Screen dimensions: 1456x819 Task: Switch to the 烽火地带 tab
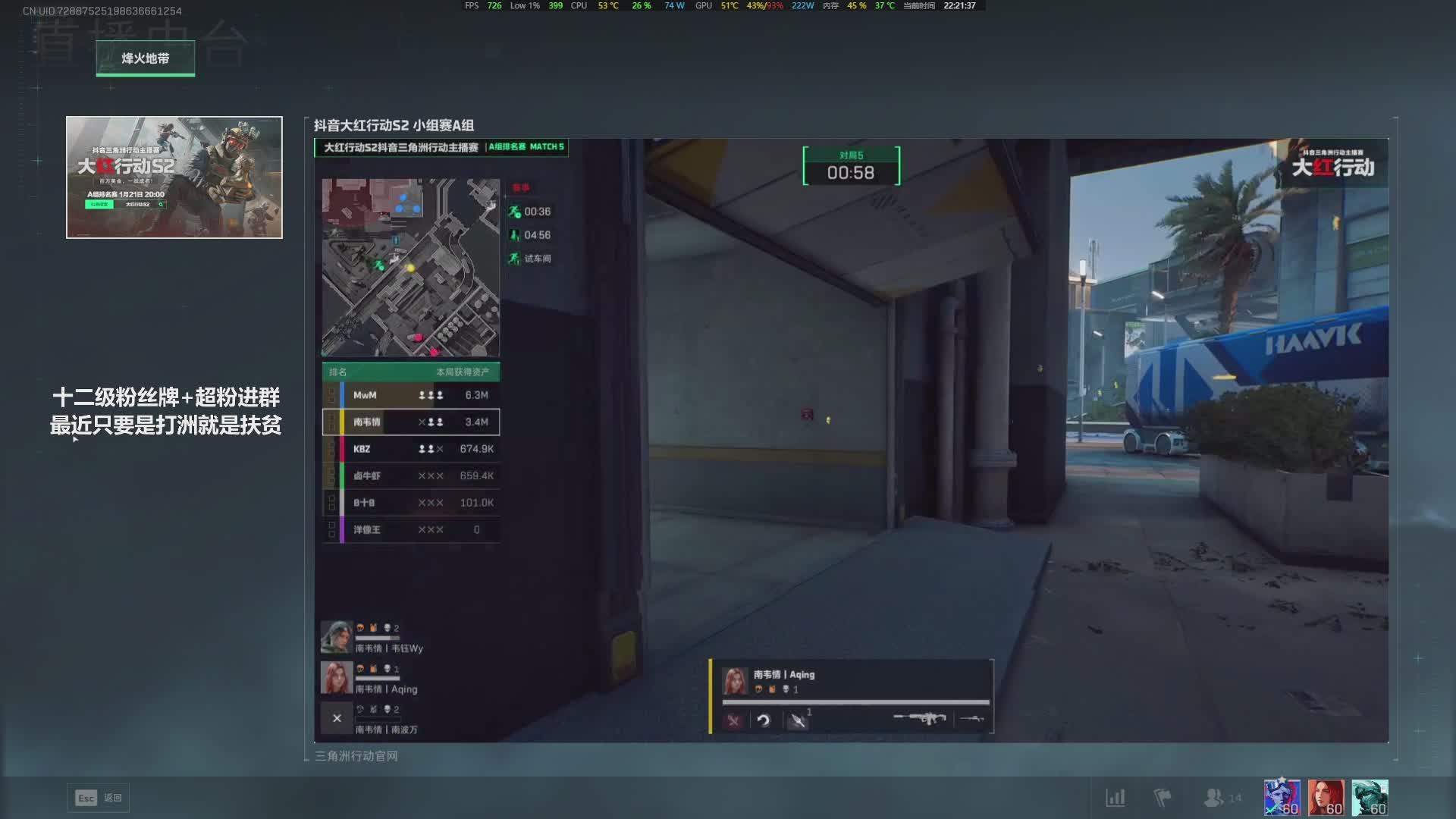[x=145, y=58]
